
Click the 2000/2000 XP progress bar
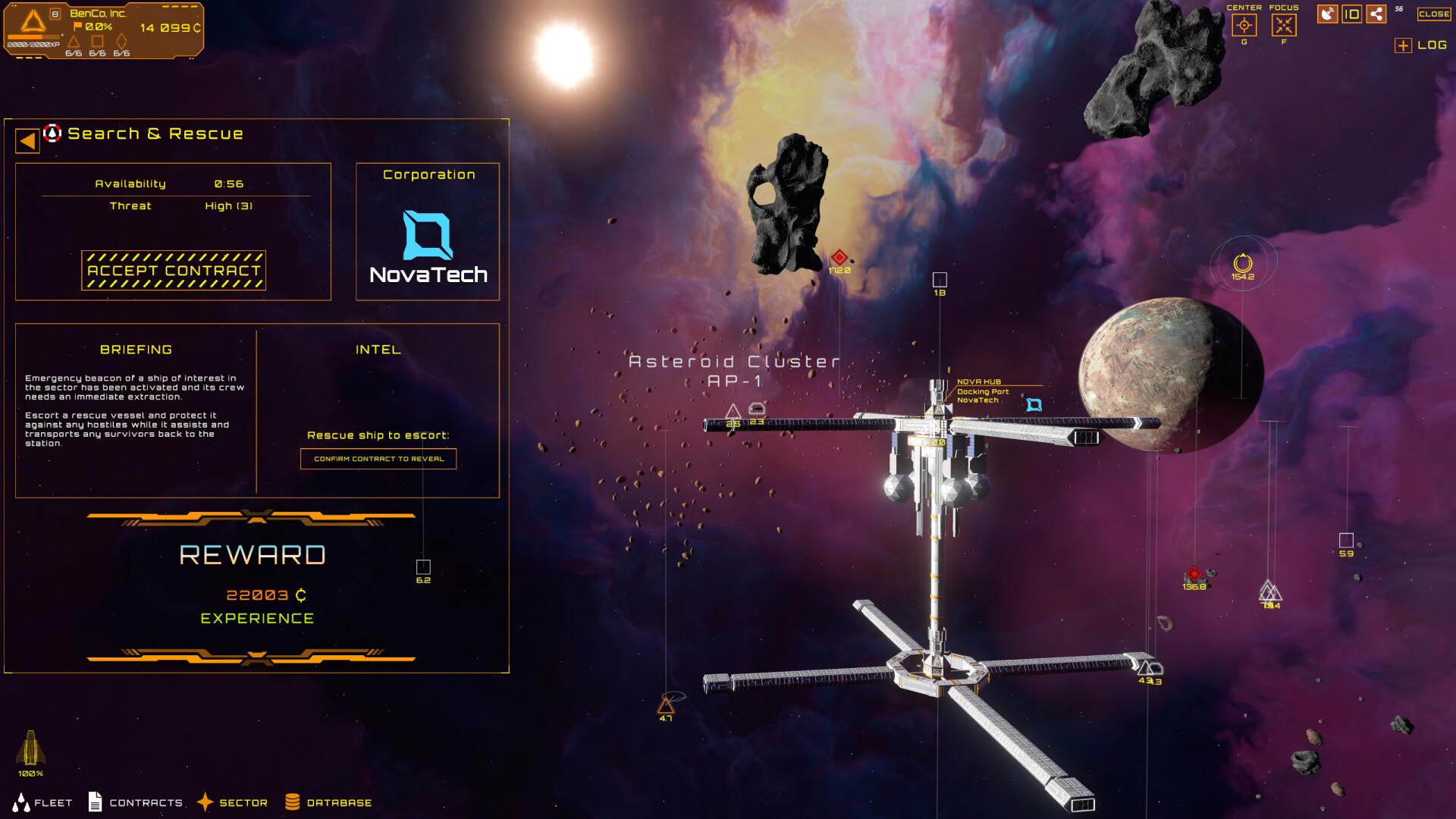point(33,36)
